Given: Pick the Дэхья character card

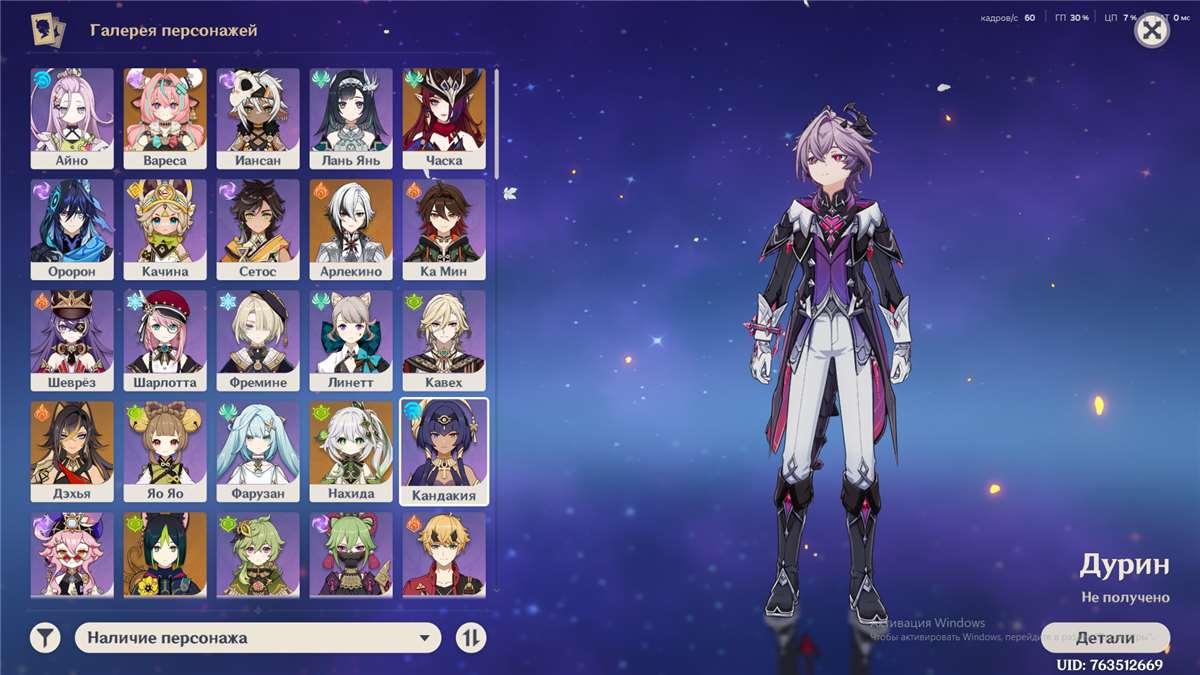Looking at the screenshot, I should coord(72,450).
